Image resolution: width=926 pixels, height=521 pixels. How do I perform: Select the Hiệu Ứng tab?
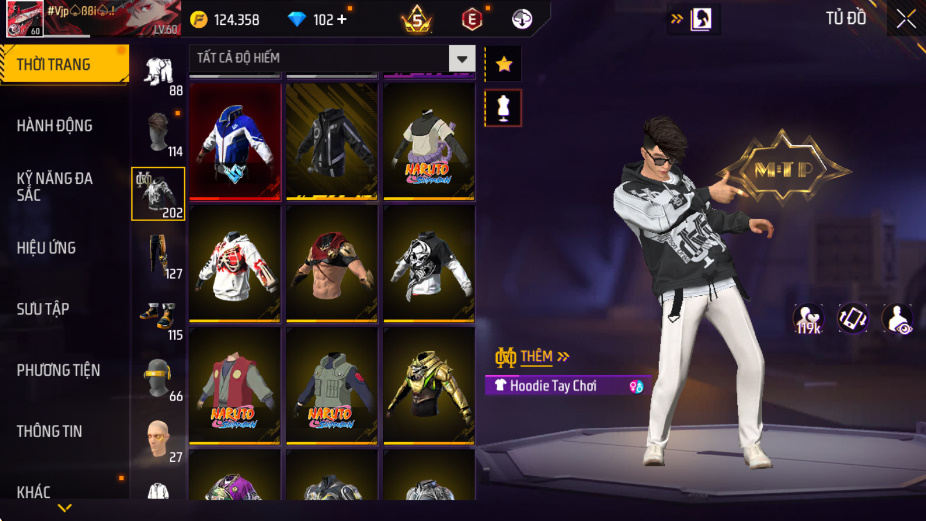point(47,248)
